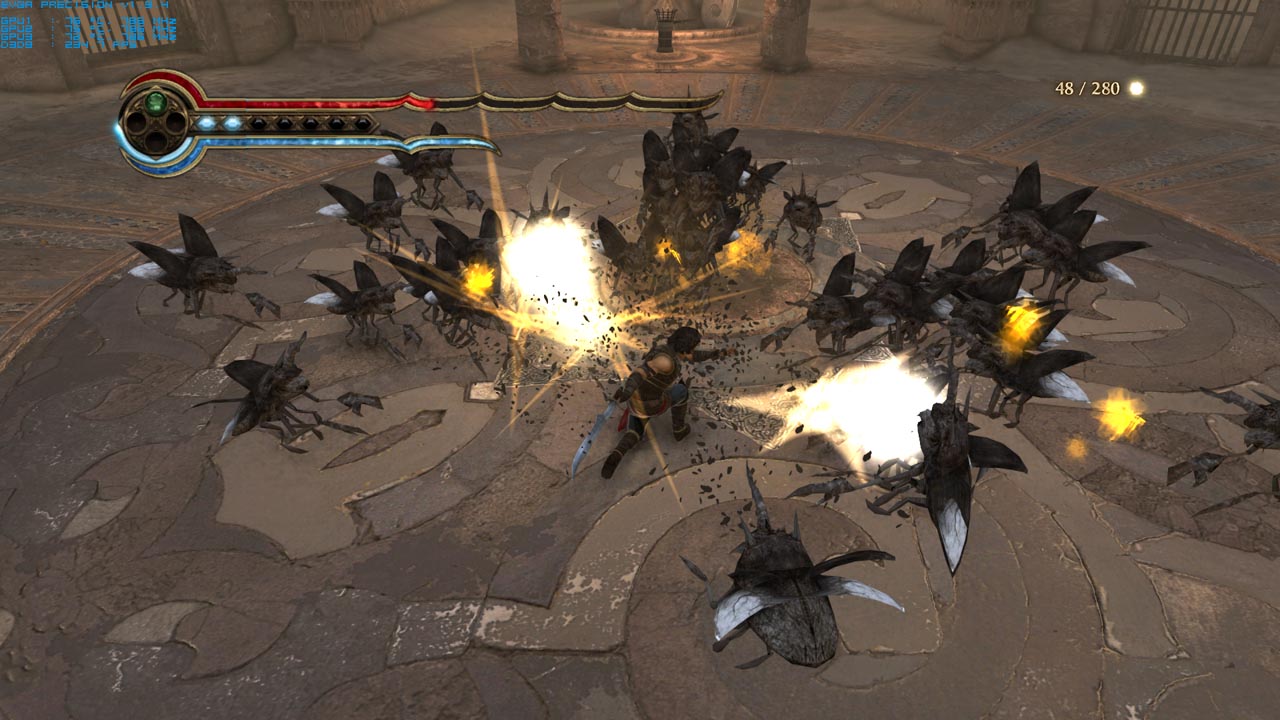Screen dimensions: 1280x720
Task: Click the circular power medallion emblem
Action: (x=155, y=123)
